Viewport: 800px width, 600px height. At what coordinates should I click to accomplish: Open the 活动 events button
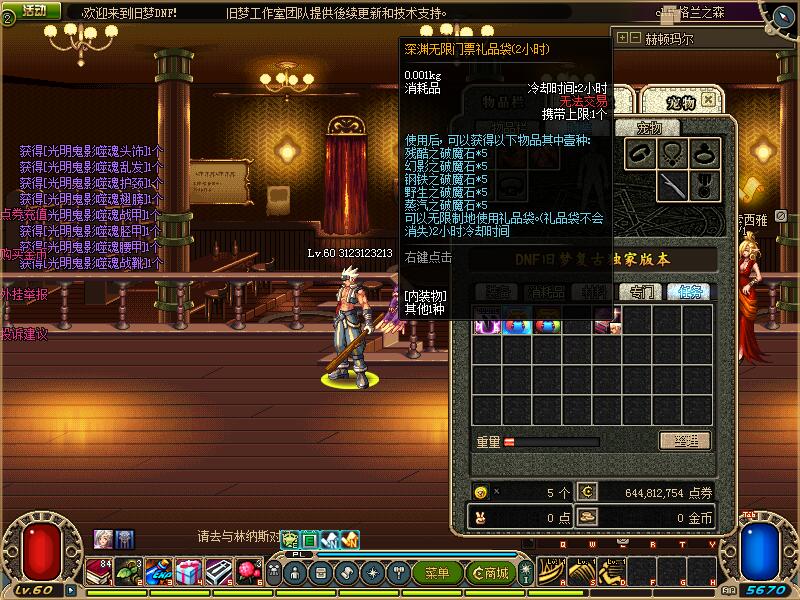[x=35, y=10]
